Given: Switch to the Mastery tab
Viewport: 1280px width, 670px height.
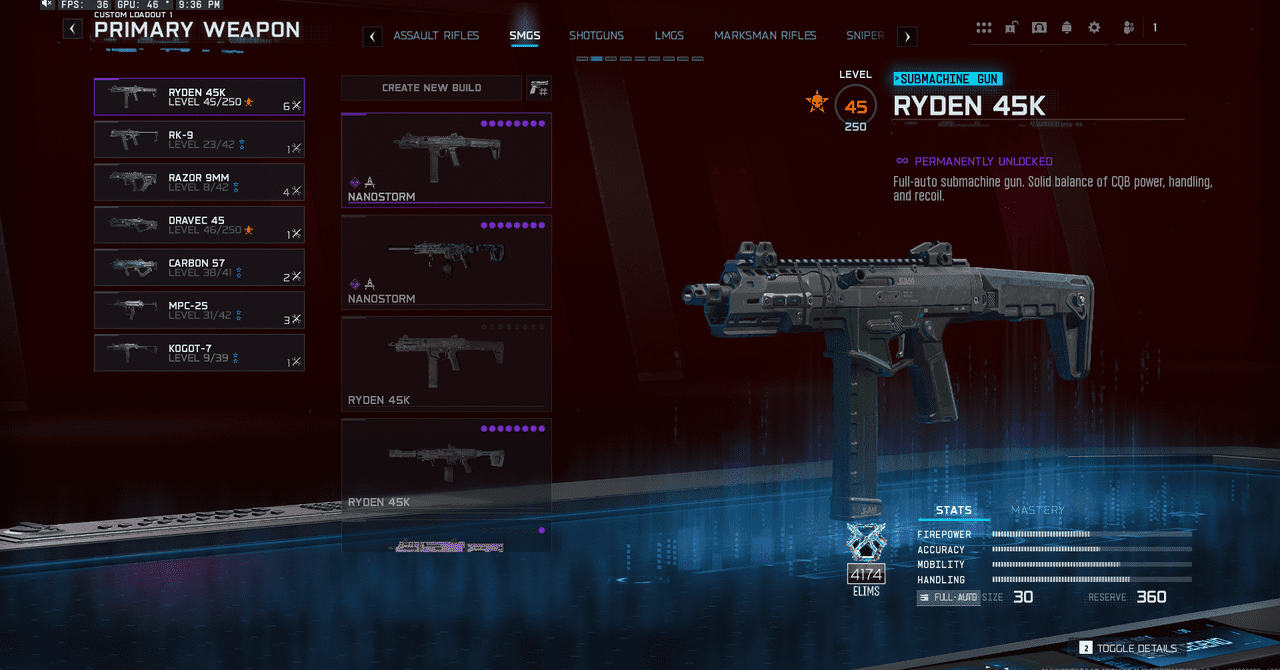Looking at the screenshot, I should [1037, 510].
